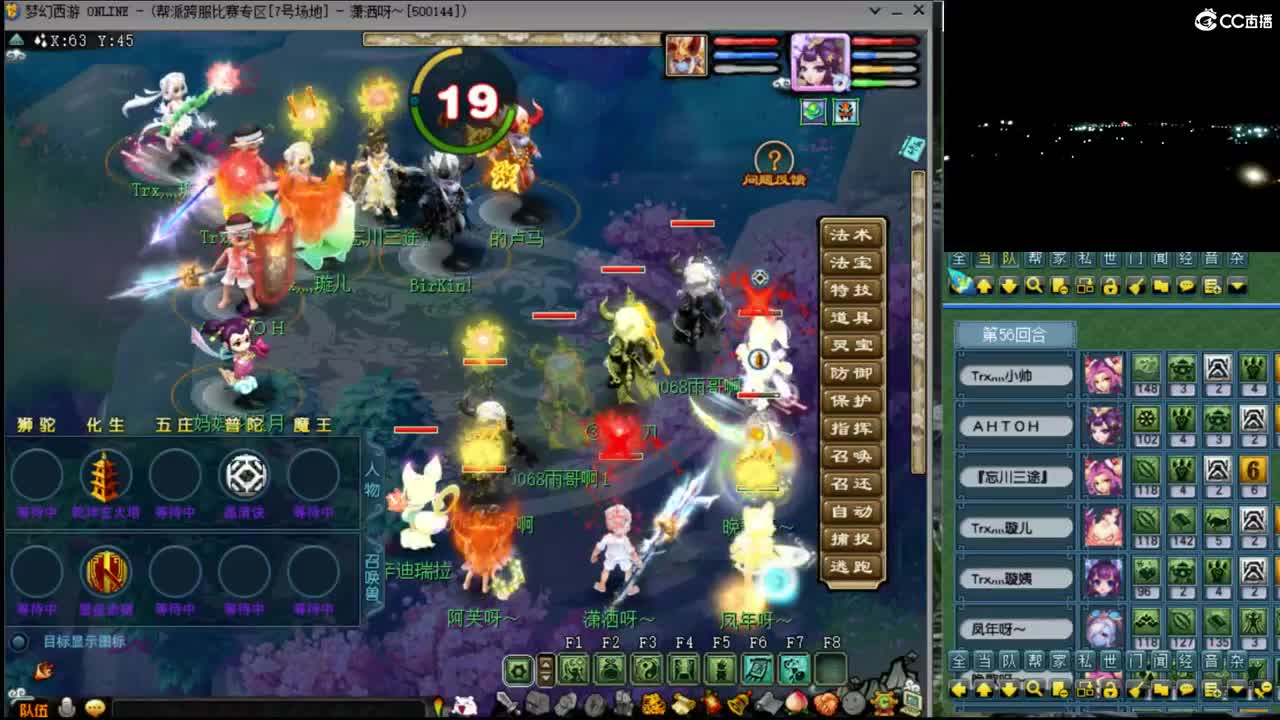The height and width of the screenshot is (720, 1280).
Task: Open the chat search magnifier icon
Action: [1035, 286]
